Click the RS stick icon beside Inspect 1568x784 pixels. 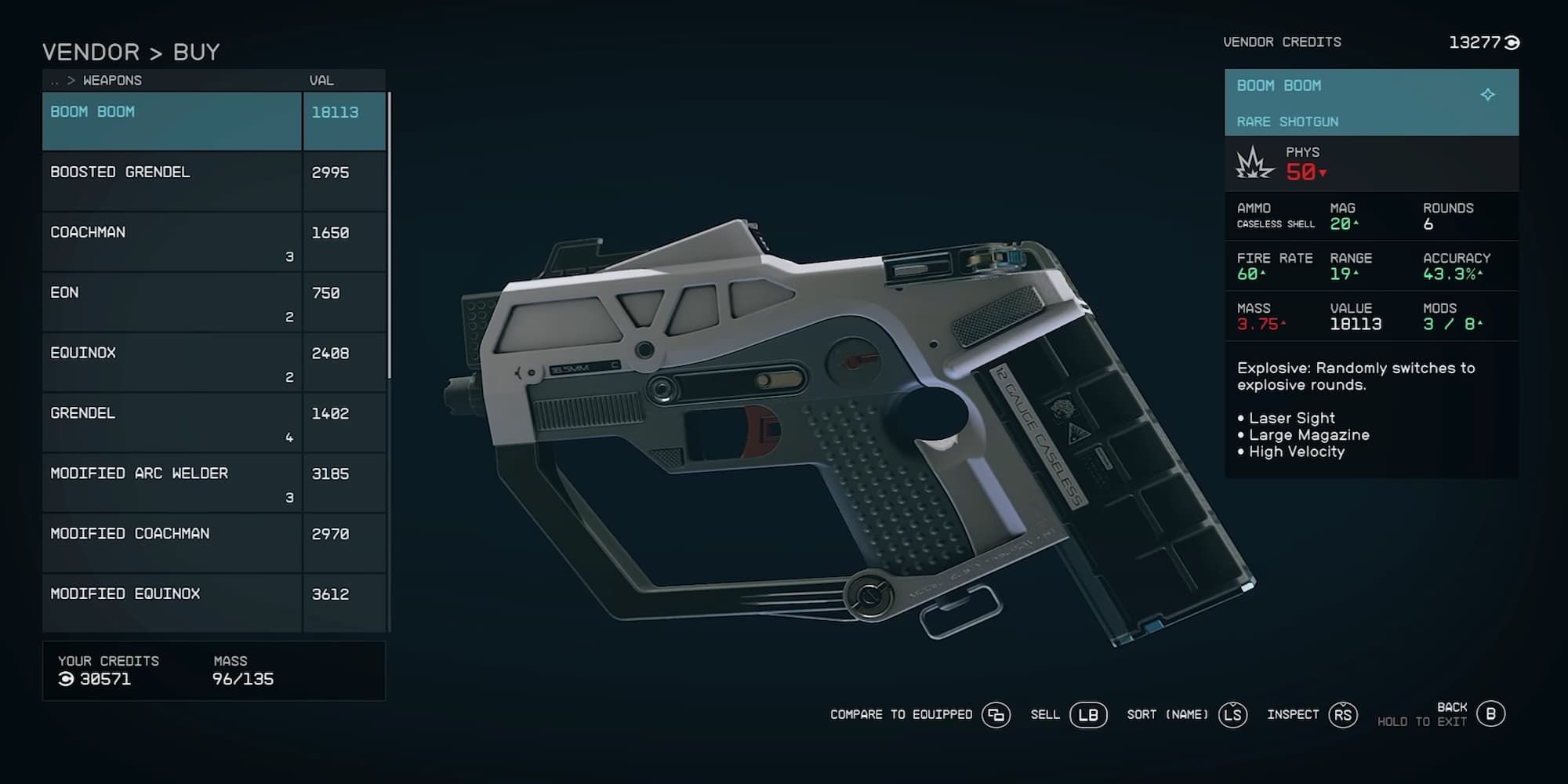[x=1342, y=715]
